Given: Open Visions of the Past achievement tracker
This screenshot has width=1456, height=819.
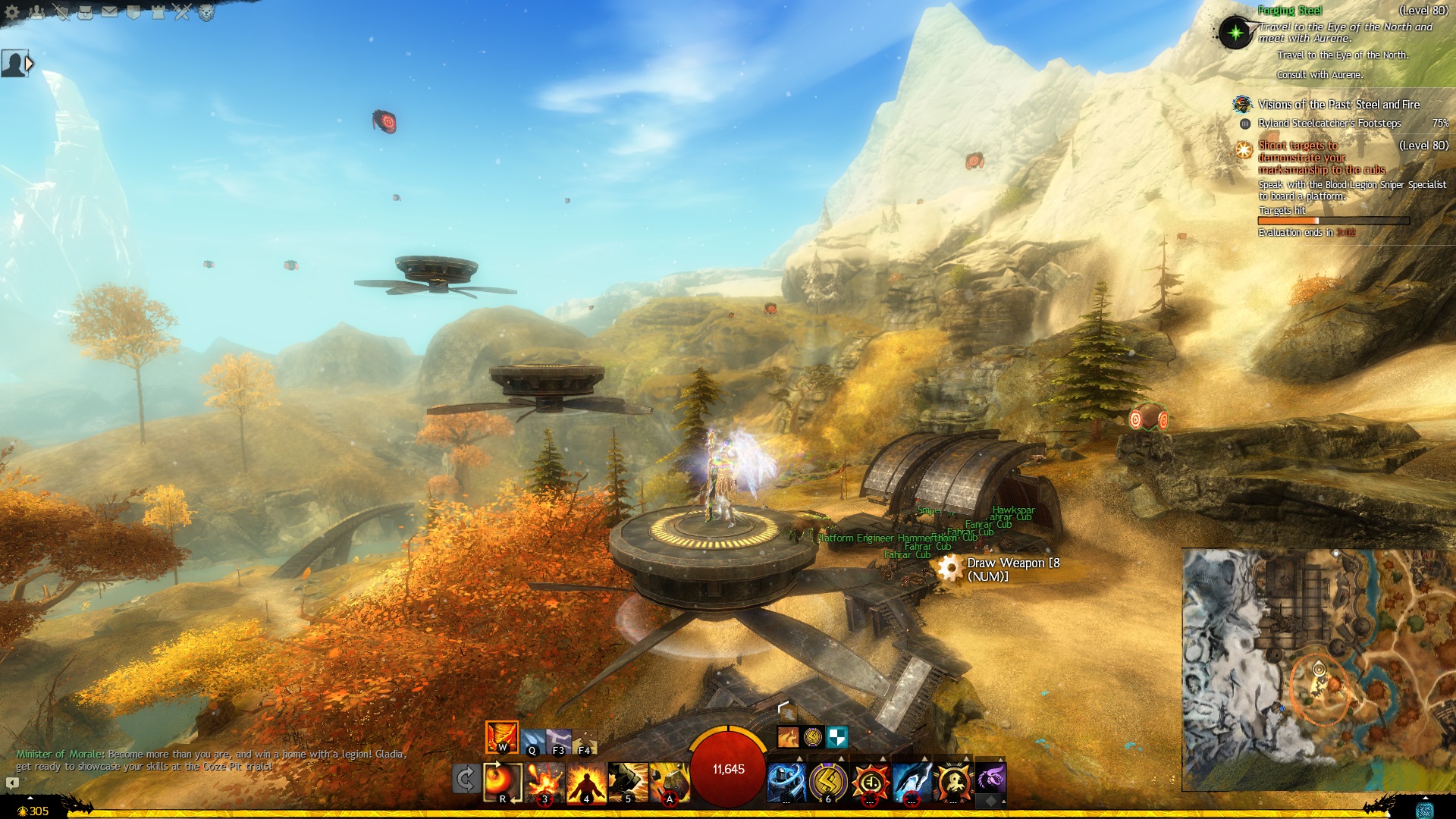Looking at the screenshot, I should (x=1338, y=105).
